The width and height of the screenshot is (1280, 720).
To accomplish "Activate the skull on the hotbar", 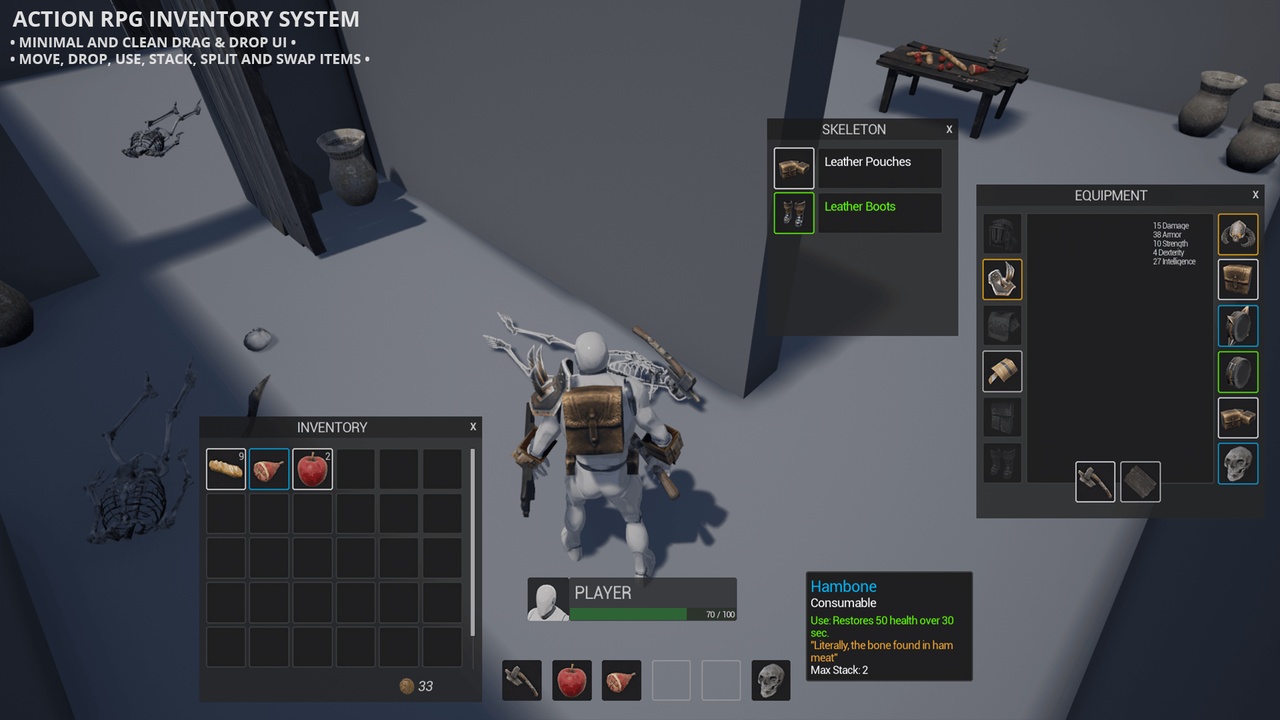I will [x=771, y=680].
